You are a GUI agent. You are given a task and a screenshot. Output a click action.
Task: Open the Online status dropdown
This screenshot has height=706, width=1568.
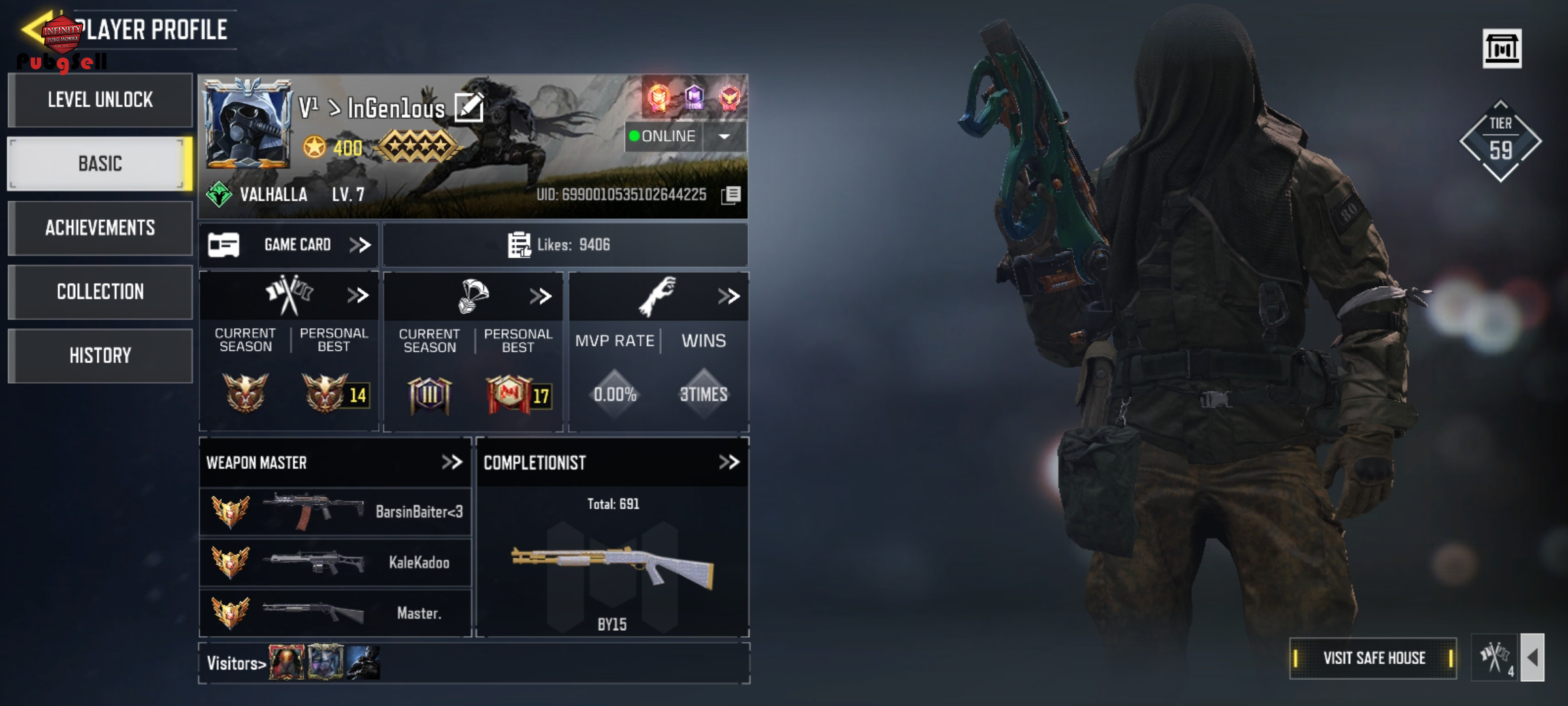pos(724,137)
